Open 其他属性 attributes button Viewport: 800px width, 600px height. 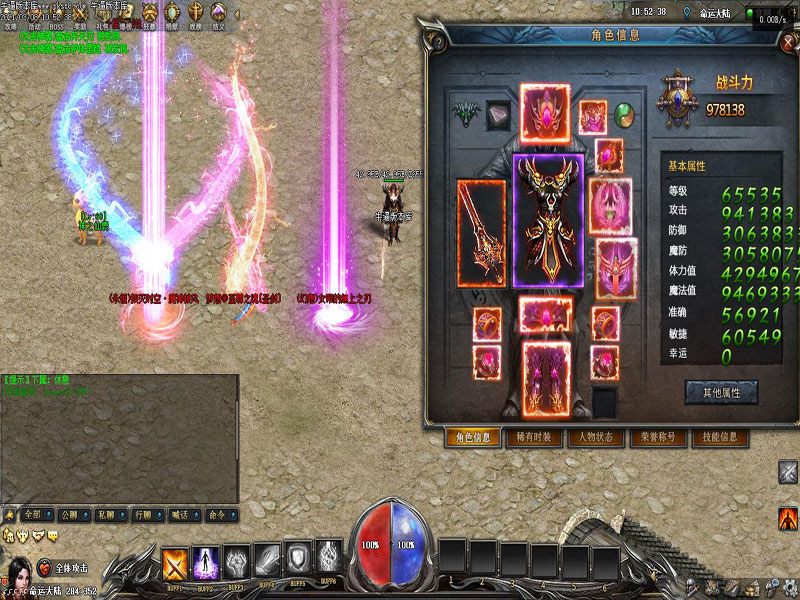tap(721, 392)
